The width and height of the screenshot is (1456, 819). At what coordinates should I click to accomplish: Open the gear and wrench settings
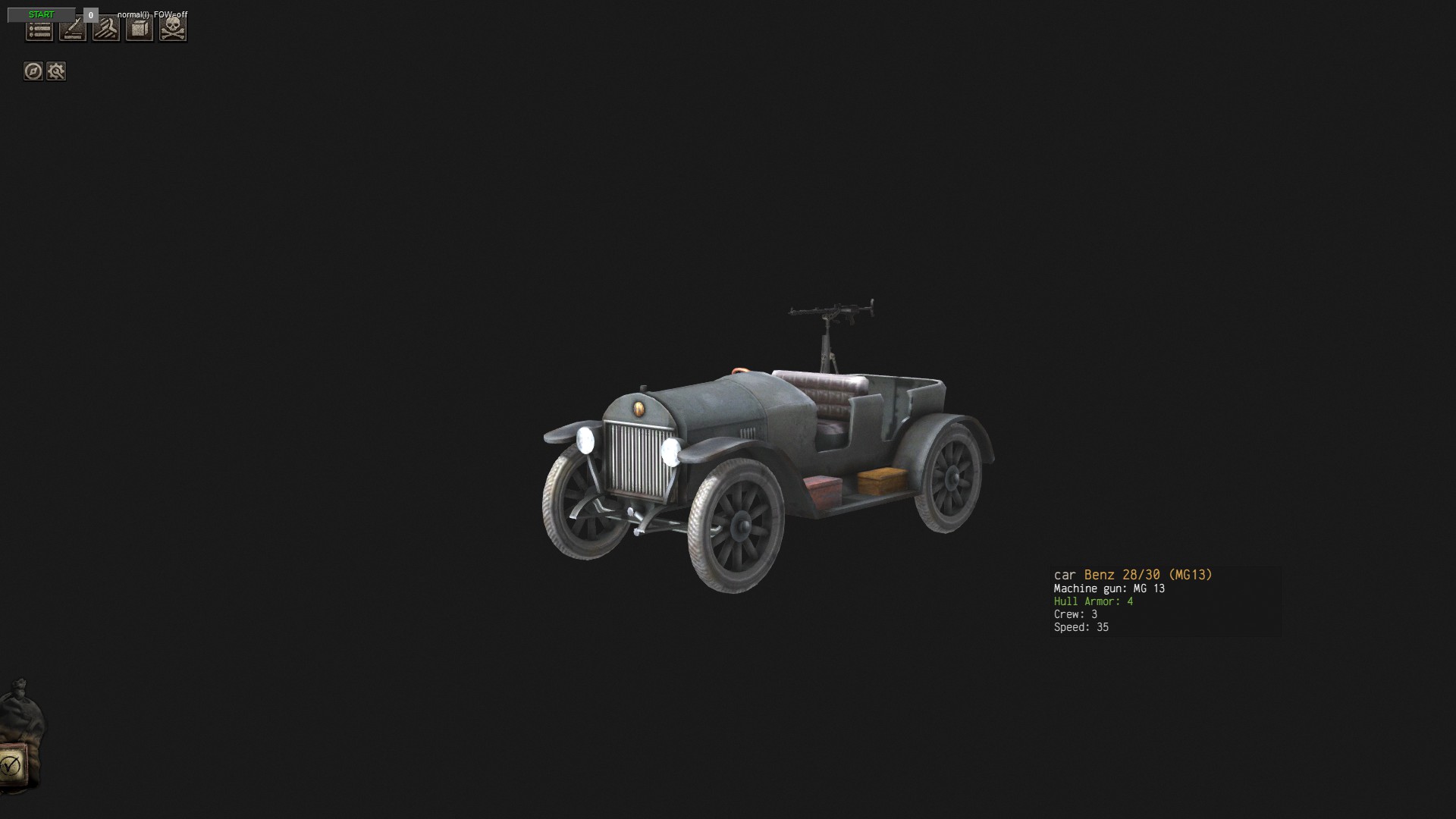[56, 71]
